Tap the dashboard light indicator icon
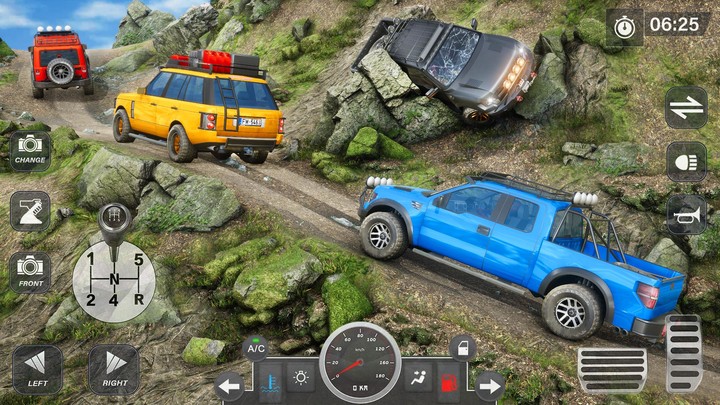The image size is (720, 405). pos(300,378)
